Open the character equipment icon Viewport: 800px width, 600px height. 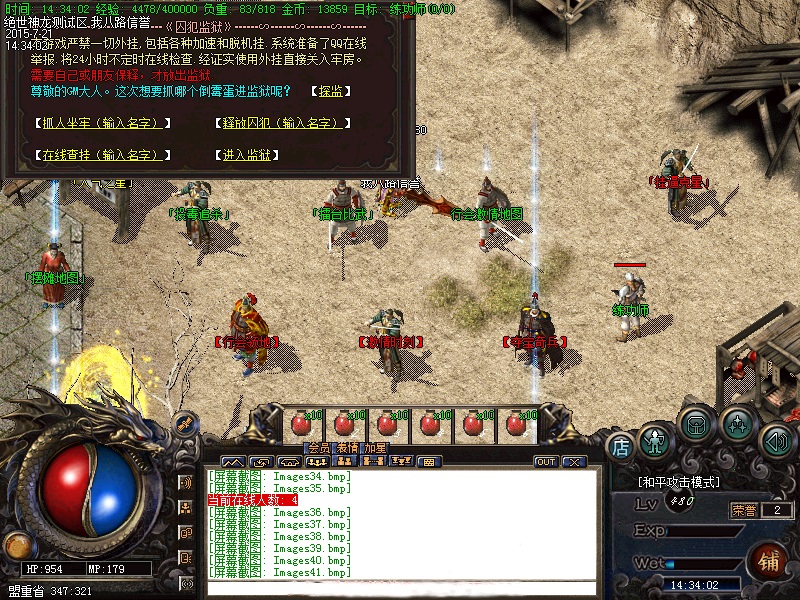[656, 438]
